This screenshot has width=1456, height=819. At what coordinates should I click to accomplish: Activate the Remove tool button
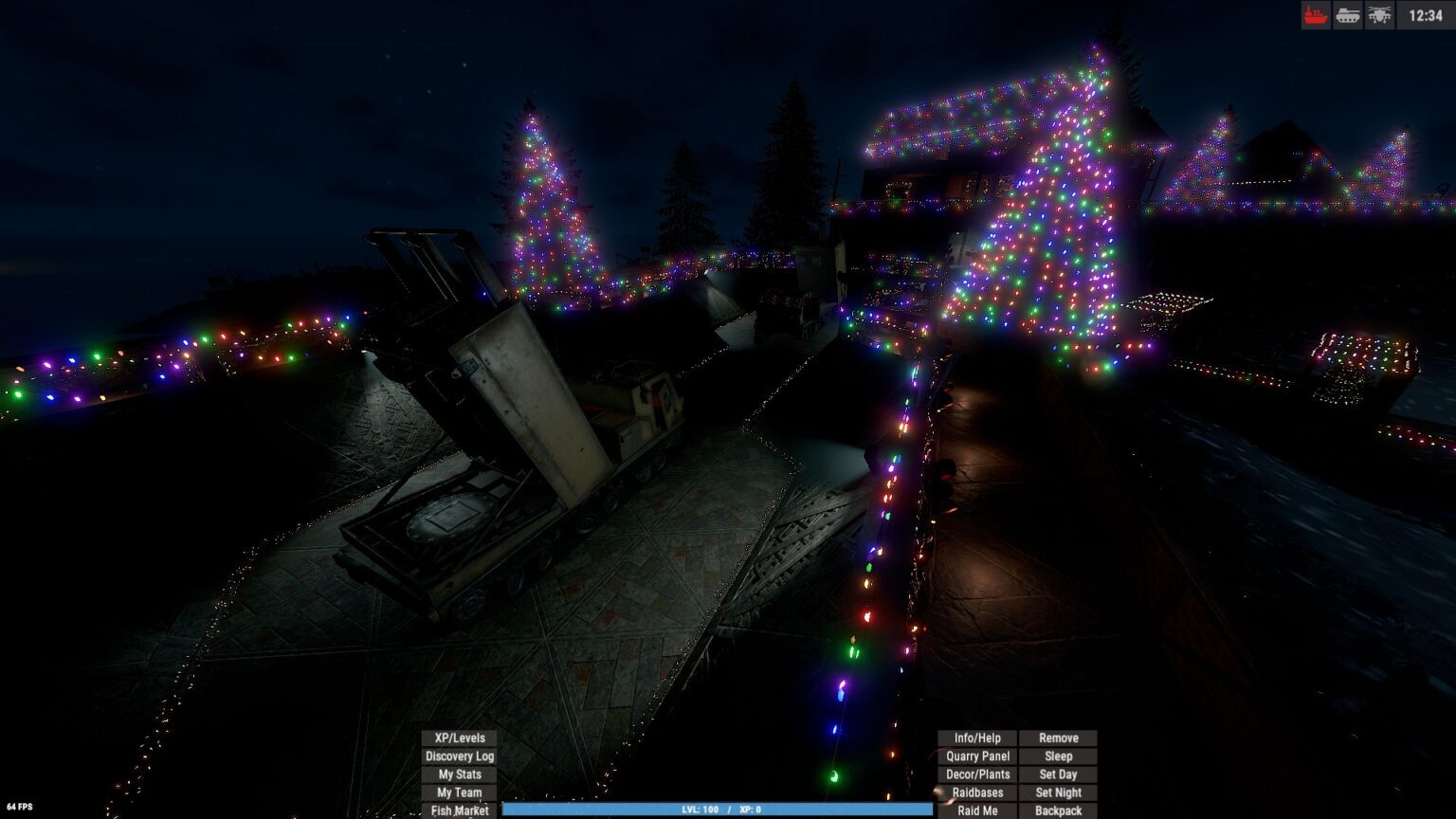click(1058, 737)
